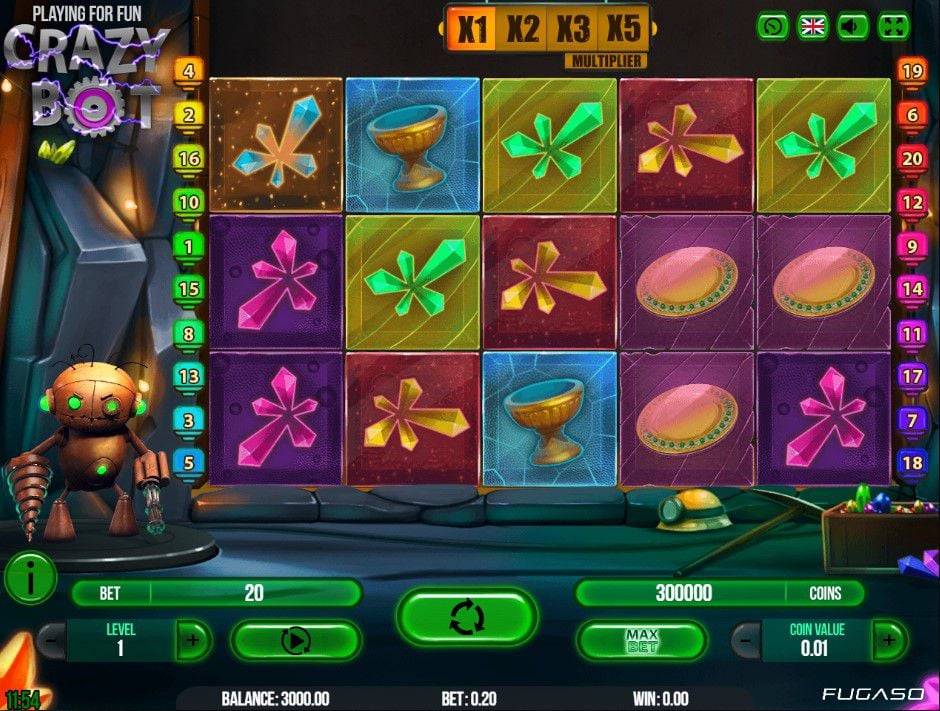Increase the bet level

point(193,638)
